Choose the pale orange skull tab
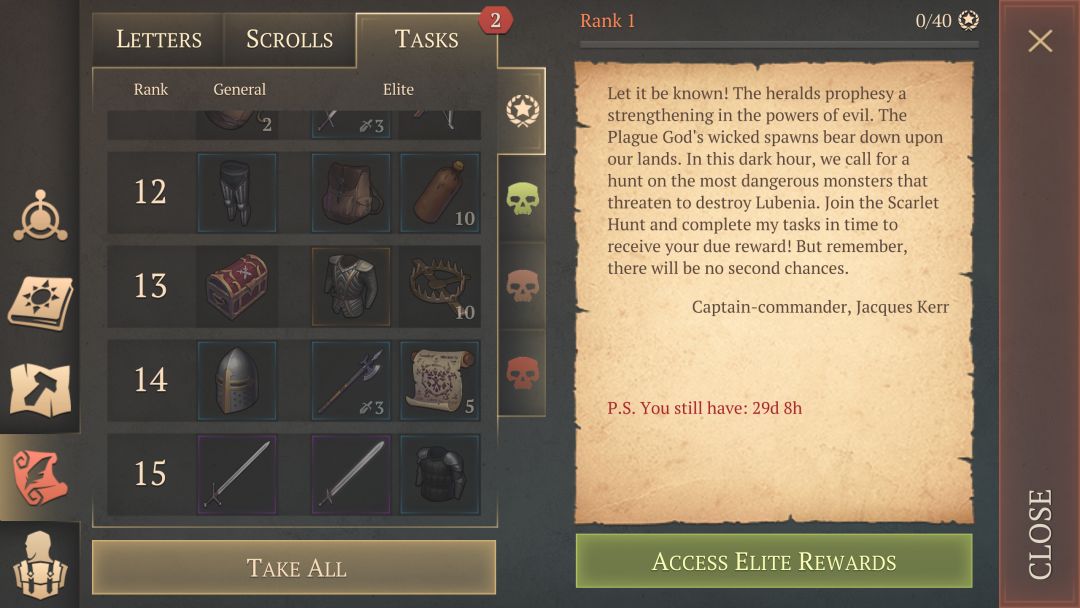The image size is (1080, 608). pyautogui.click(x=522, y=286)
